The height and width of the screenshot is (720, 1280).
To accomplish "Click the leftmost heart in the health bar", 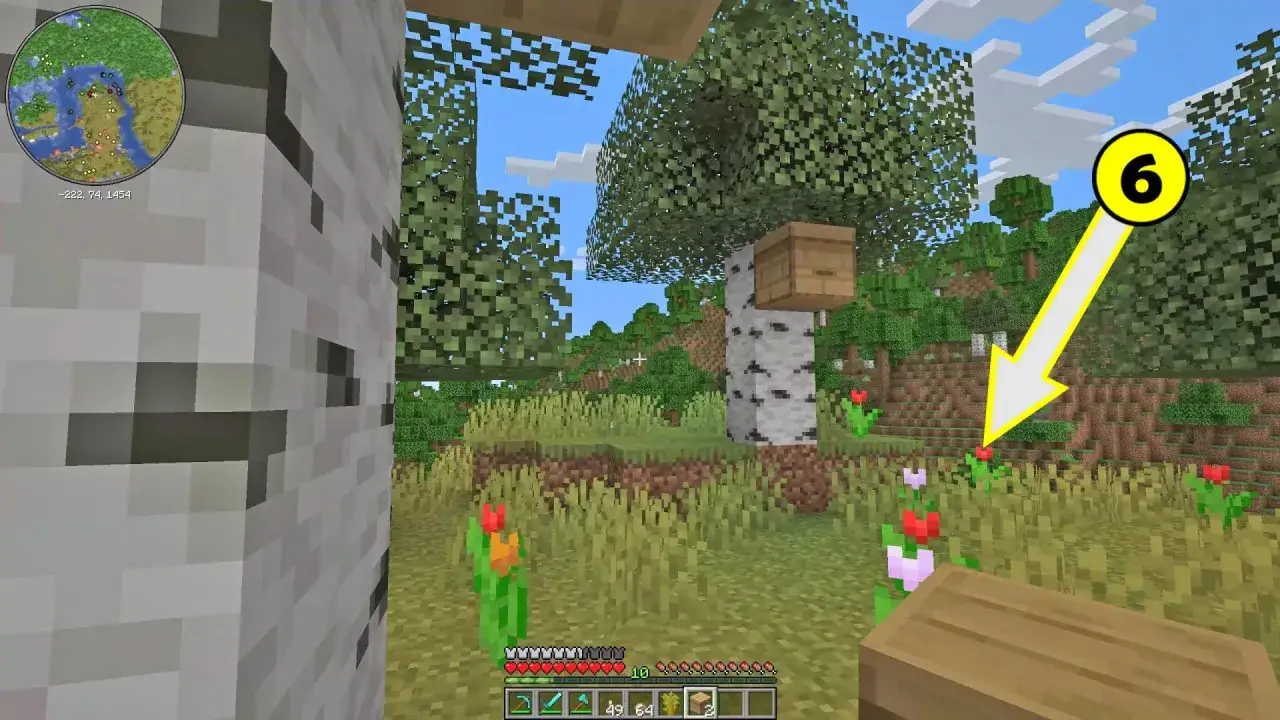I will tap(510, 666).
